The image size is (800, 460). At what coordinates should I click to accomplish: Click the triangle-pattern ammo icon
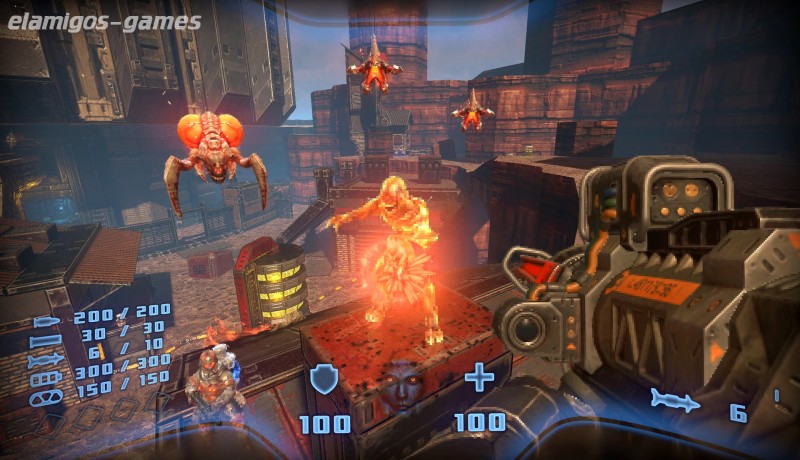[47, 397]
